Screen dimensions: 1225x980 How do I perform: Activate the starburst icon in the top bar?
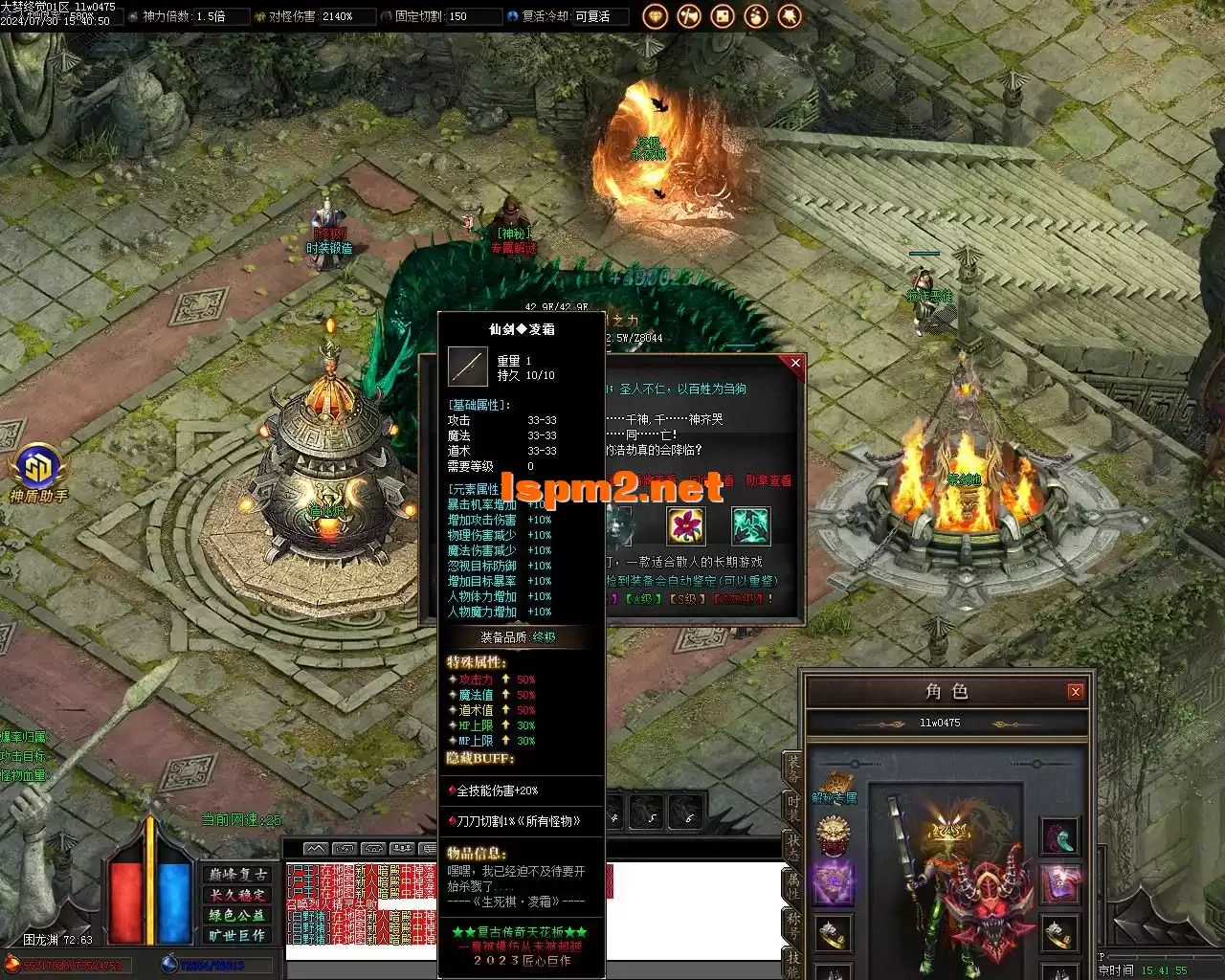790,16
